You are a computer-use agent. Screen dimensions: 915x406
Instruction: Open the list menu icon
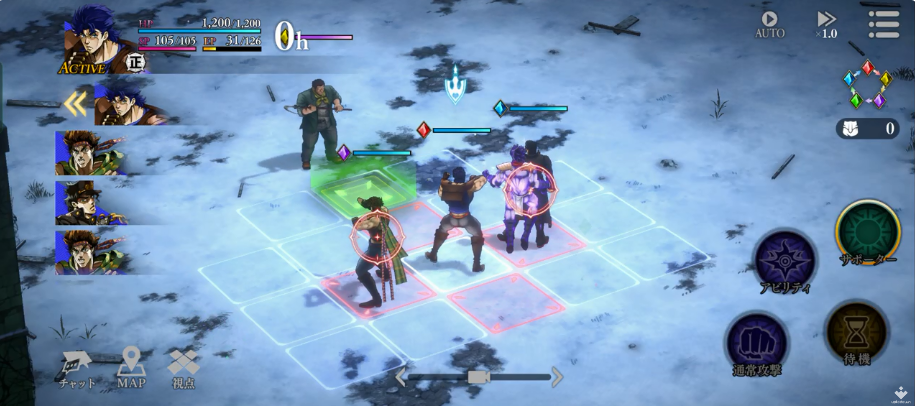(x=883, y=24)
